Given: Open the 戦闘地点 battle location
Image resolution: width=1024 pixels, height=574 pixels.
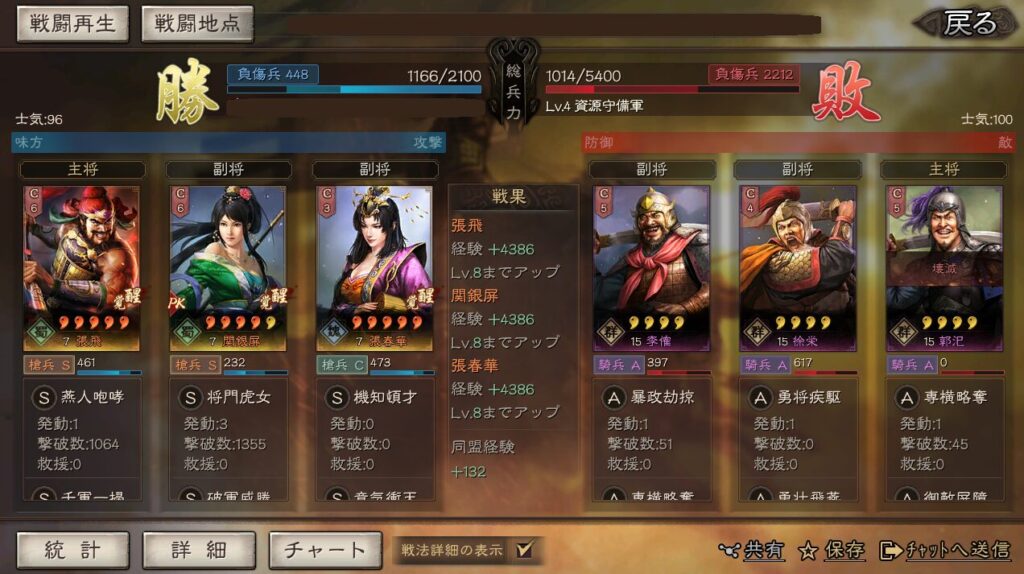Looking at the screenshot, I should pos(197,24).
